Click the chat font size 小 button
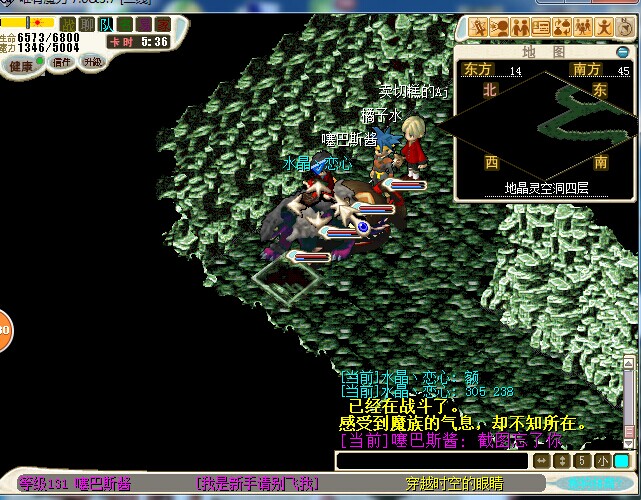The height and width of the screenshot is (500, 641). [x=601, y=461]
